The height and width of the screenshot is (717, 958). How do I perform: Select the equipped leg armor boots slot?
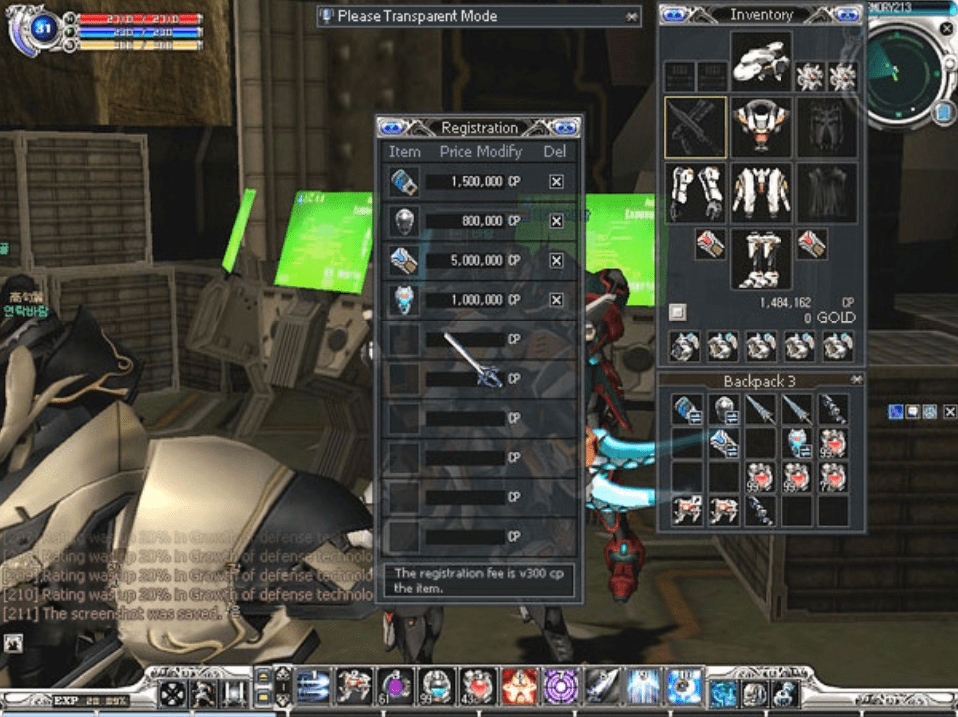coord(760,258)
